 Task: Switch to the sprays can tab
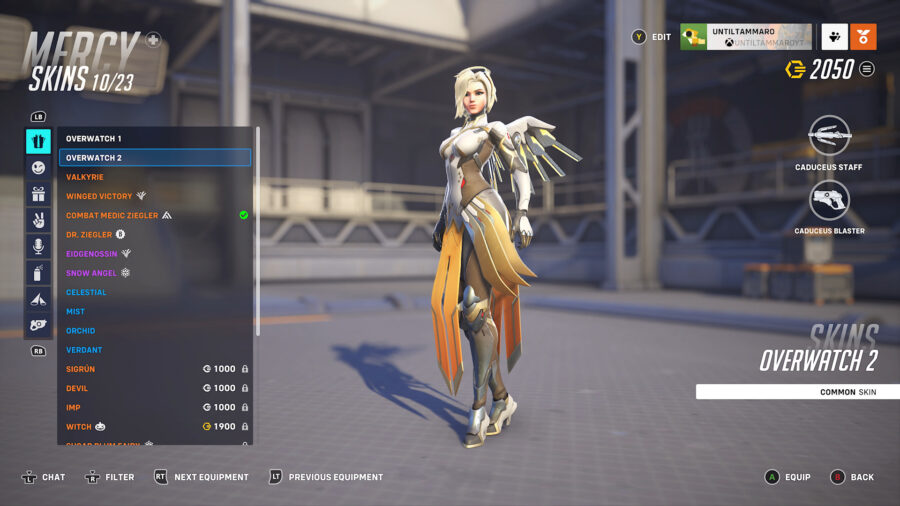[38, 272]
